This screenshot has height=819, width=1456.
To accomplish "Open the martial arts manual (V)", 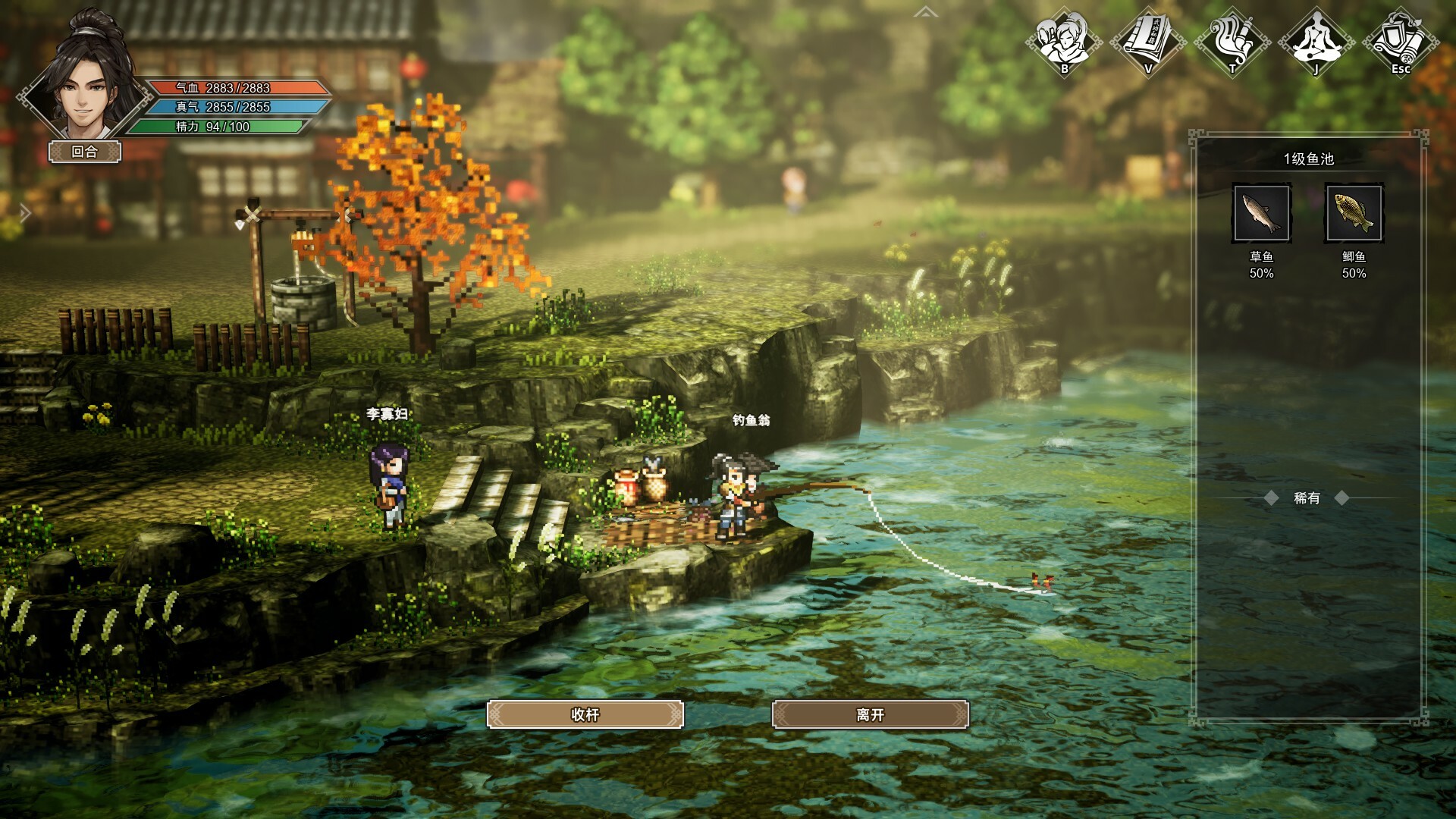I will pos(1147,42).
